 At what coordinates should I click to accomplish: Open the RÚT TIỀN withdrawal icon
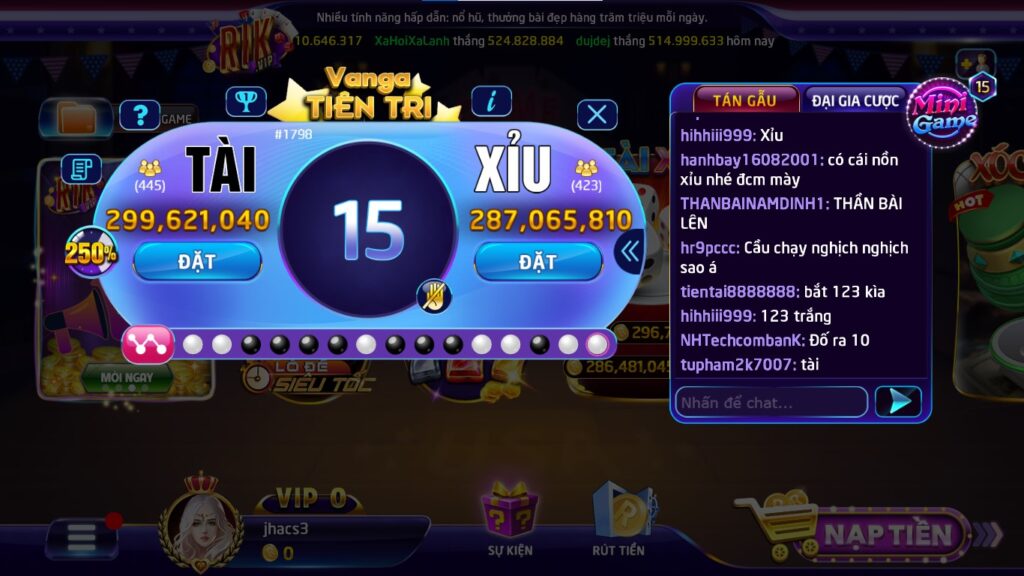coord(618,520)
